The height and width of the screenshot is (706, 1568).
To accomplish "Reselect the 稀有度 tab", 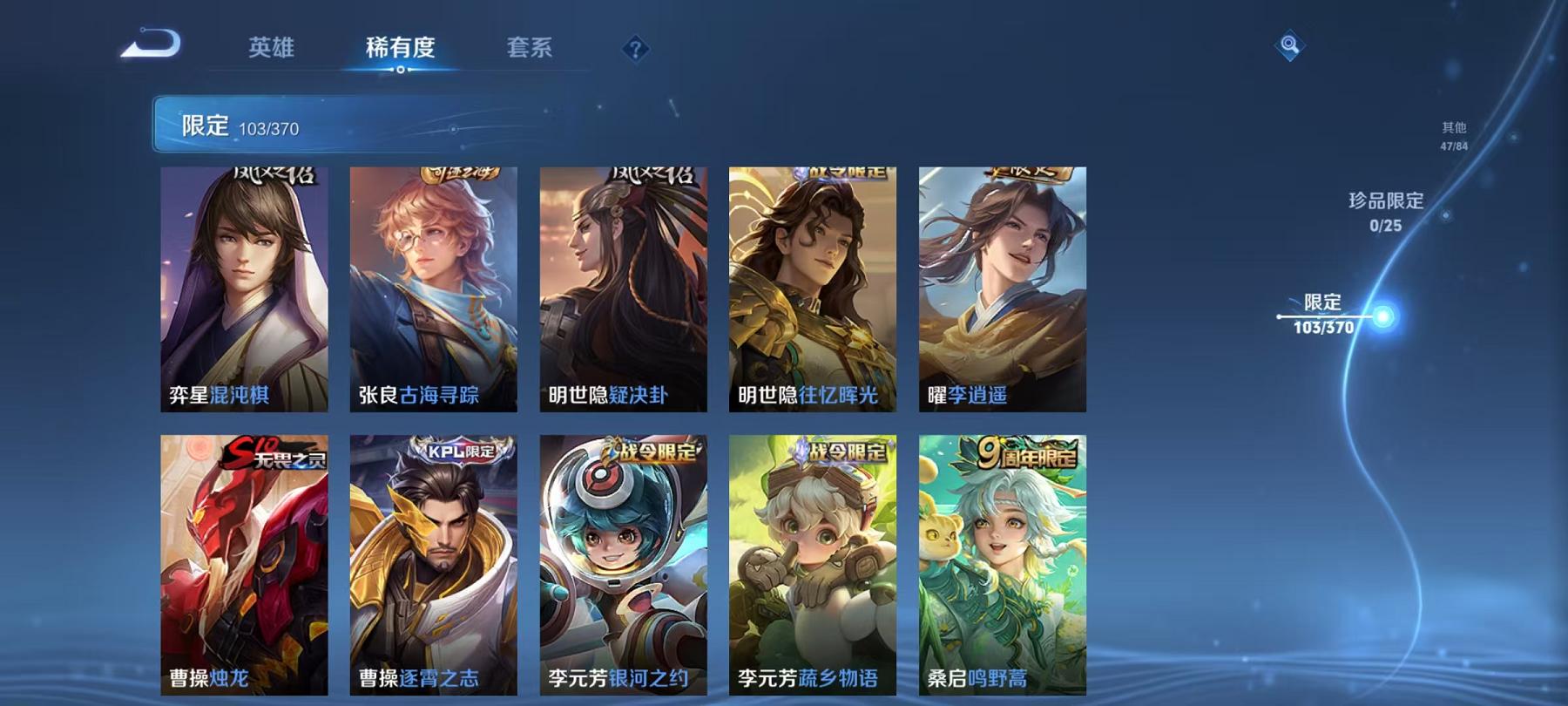I will click(x=401, y=48).
